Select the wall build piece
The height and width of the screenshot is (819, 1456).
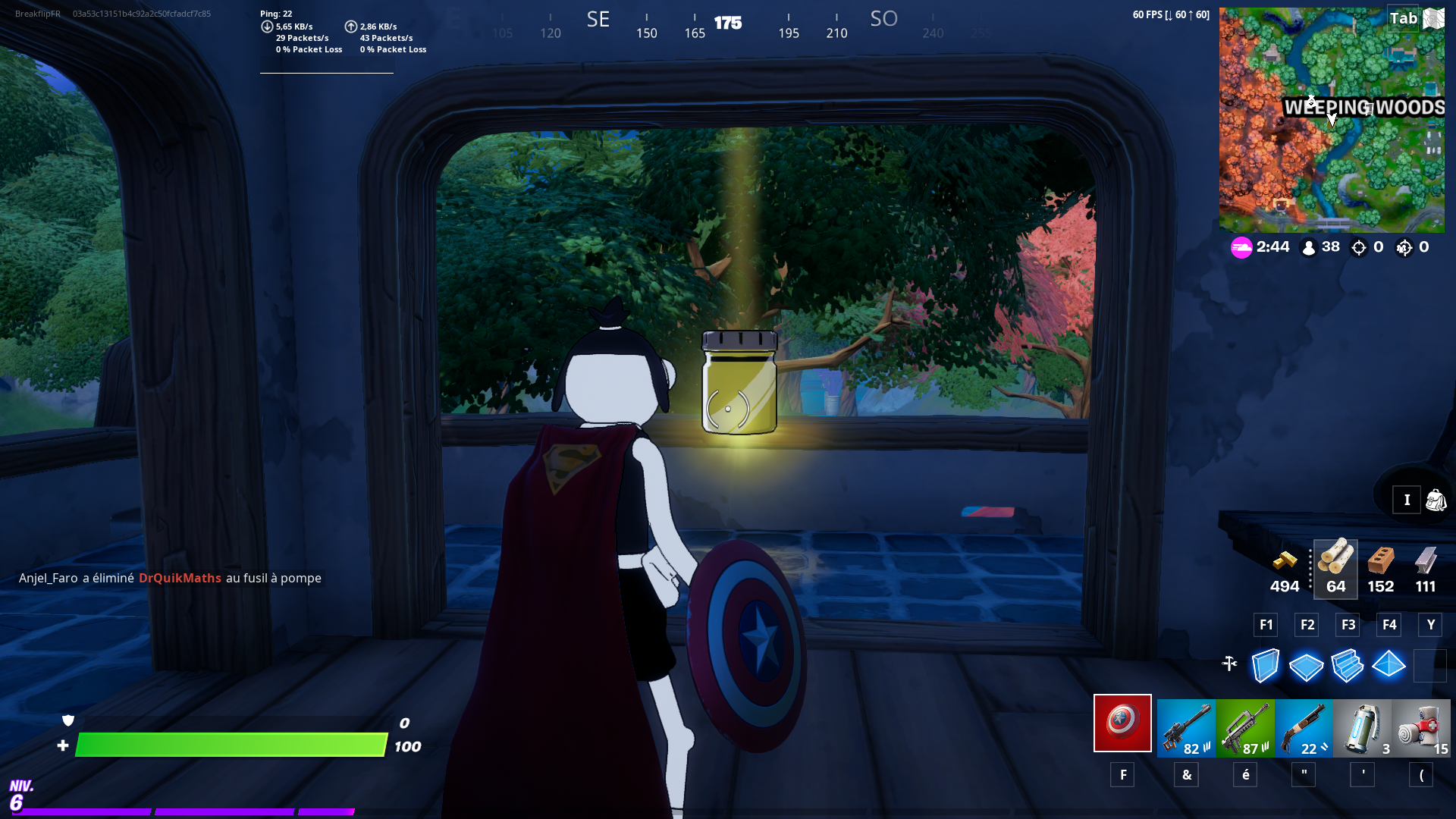click(x=1265, y=665)
